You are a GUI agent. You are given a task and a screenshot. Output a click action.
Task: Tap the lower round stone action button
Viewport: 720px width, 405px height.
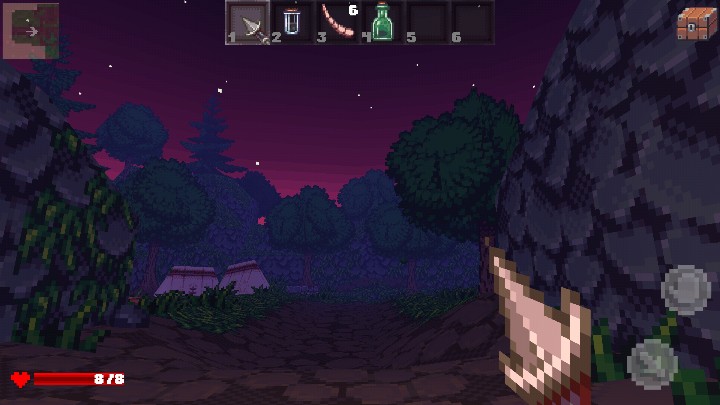pyautogui.click(x=652, y=361)
